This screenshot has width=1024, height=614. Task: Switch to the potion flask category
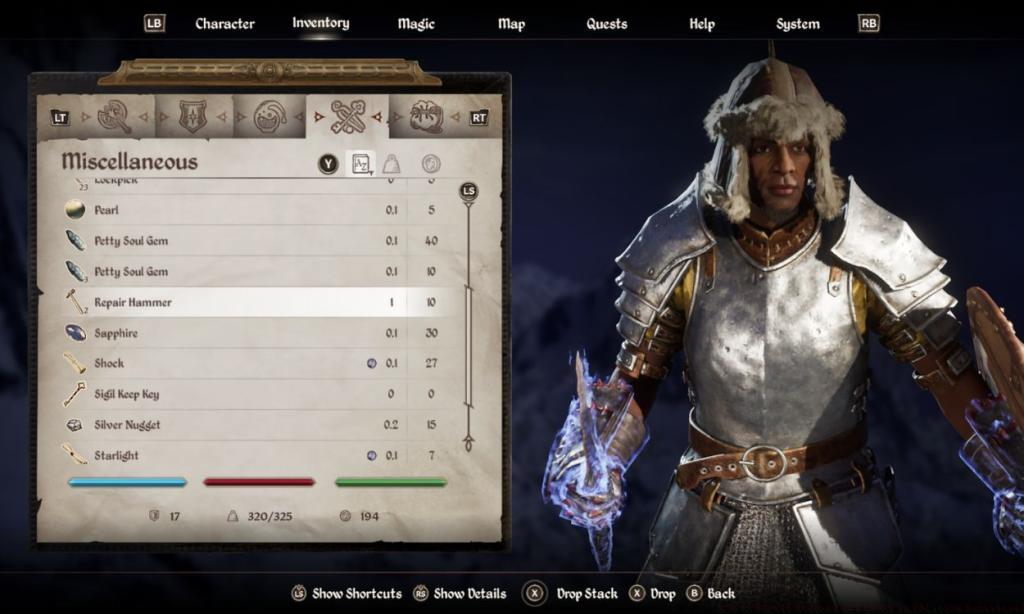(x=270, y=117)
